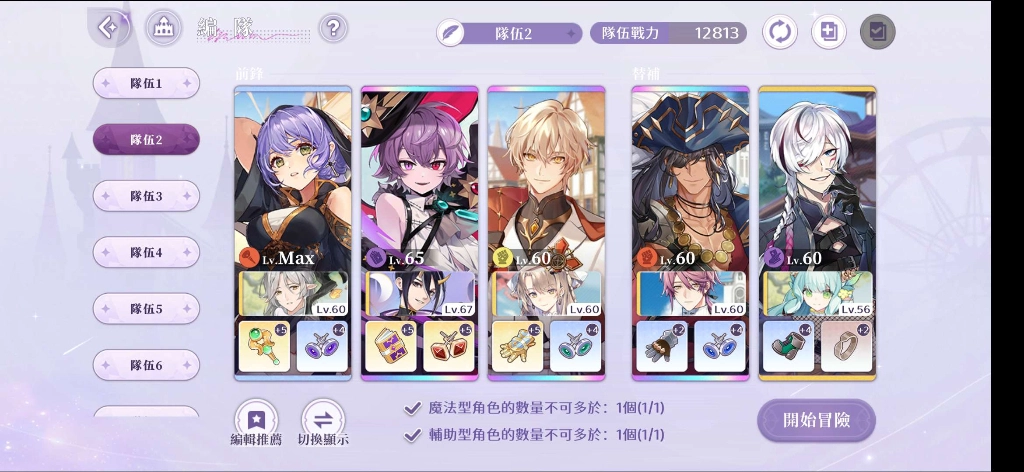The image size is (1024, 472).
Task: Open the 隊伍5 team tab
Action: point(146,309)
